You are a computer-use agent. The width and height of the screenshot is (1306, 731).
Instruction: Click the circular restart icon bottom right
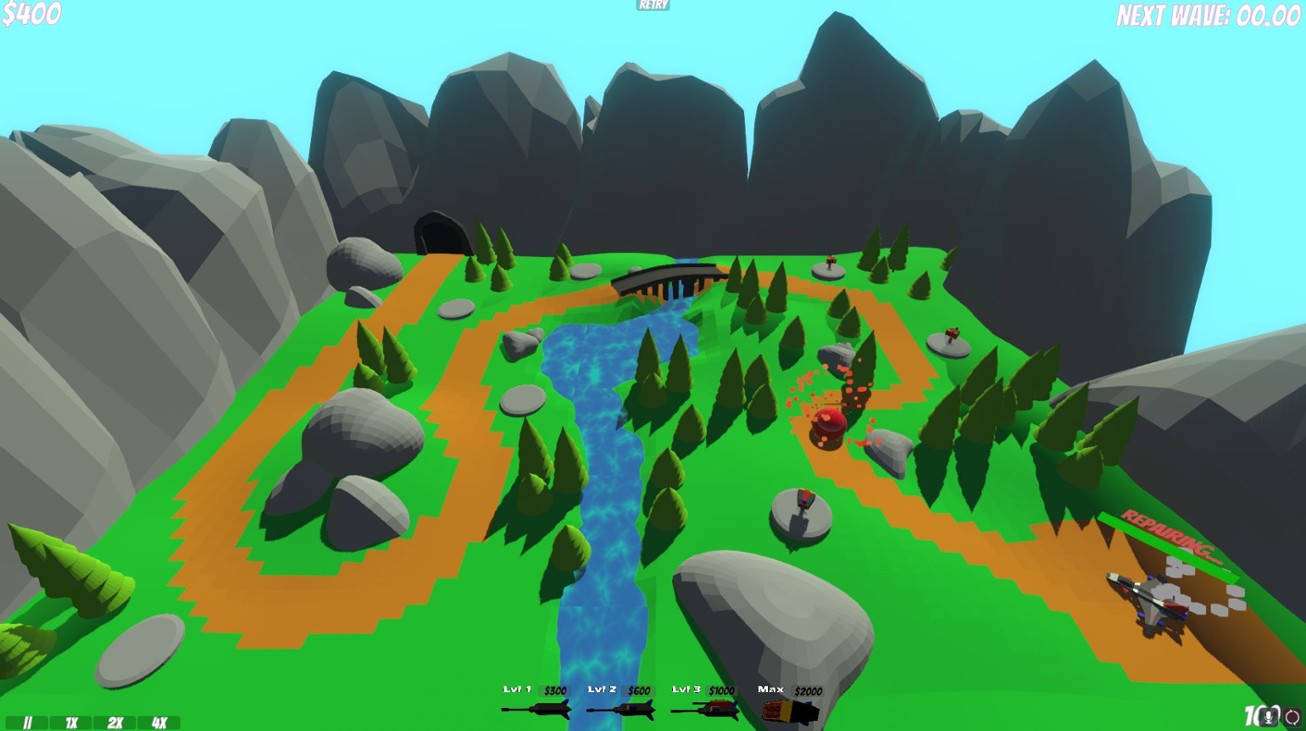[1290, 716]
